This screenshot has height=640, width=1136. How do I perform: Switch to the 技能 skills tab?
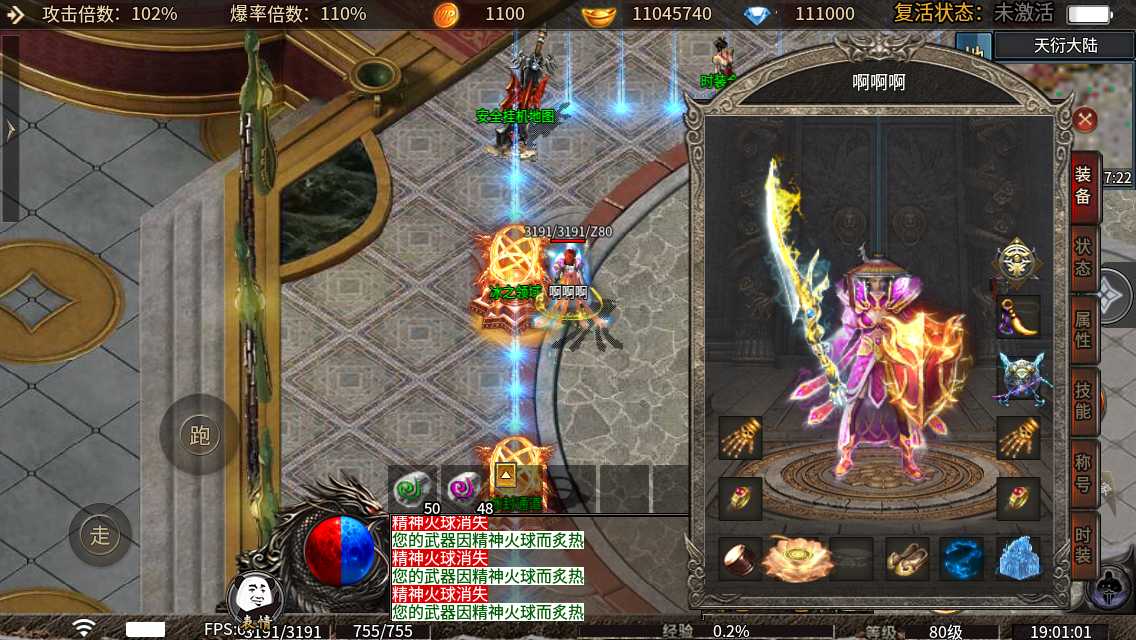tap(1084, 401)
